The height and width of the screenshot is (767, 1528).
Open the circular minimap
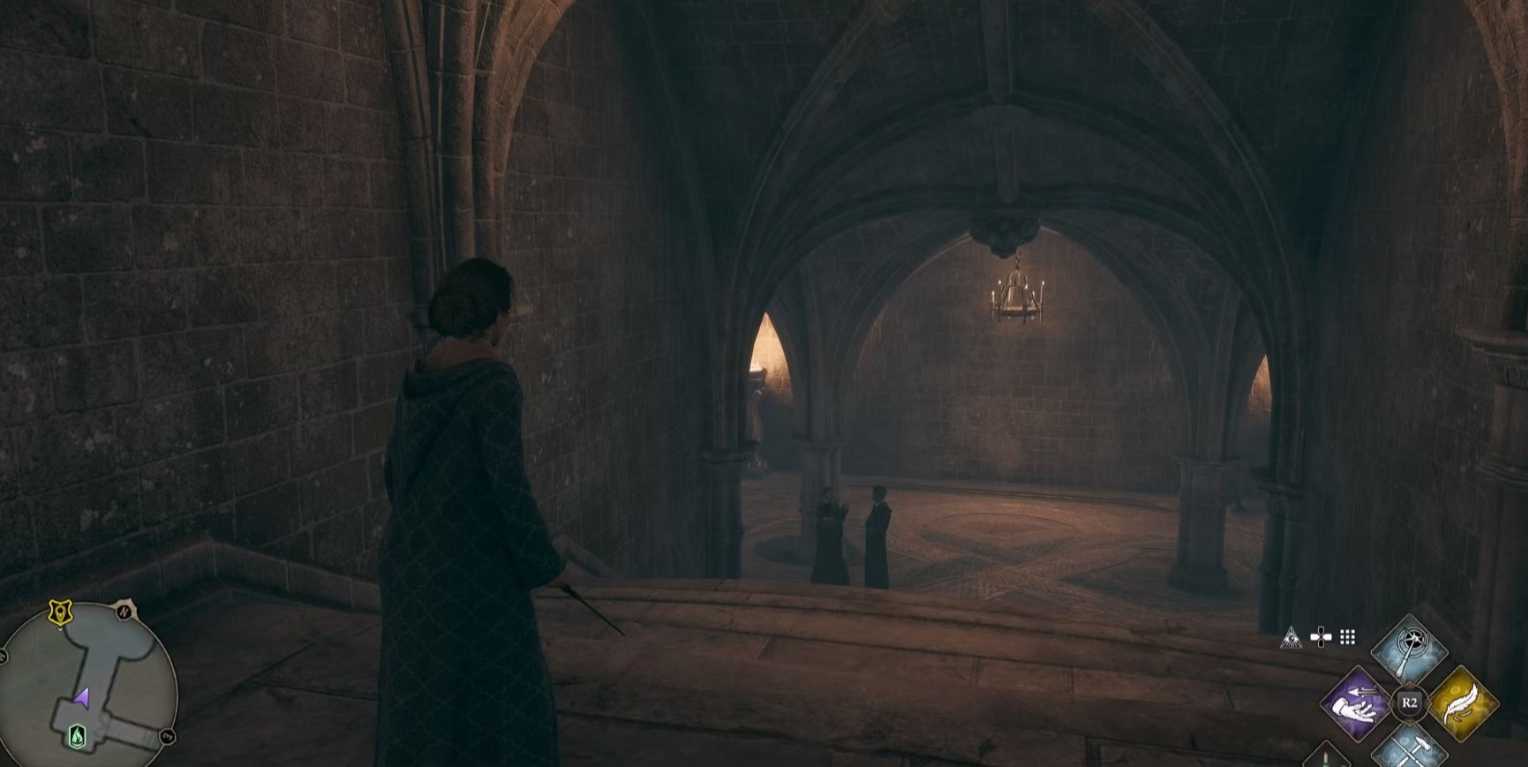click(88, 690)
